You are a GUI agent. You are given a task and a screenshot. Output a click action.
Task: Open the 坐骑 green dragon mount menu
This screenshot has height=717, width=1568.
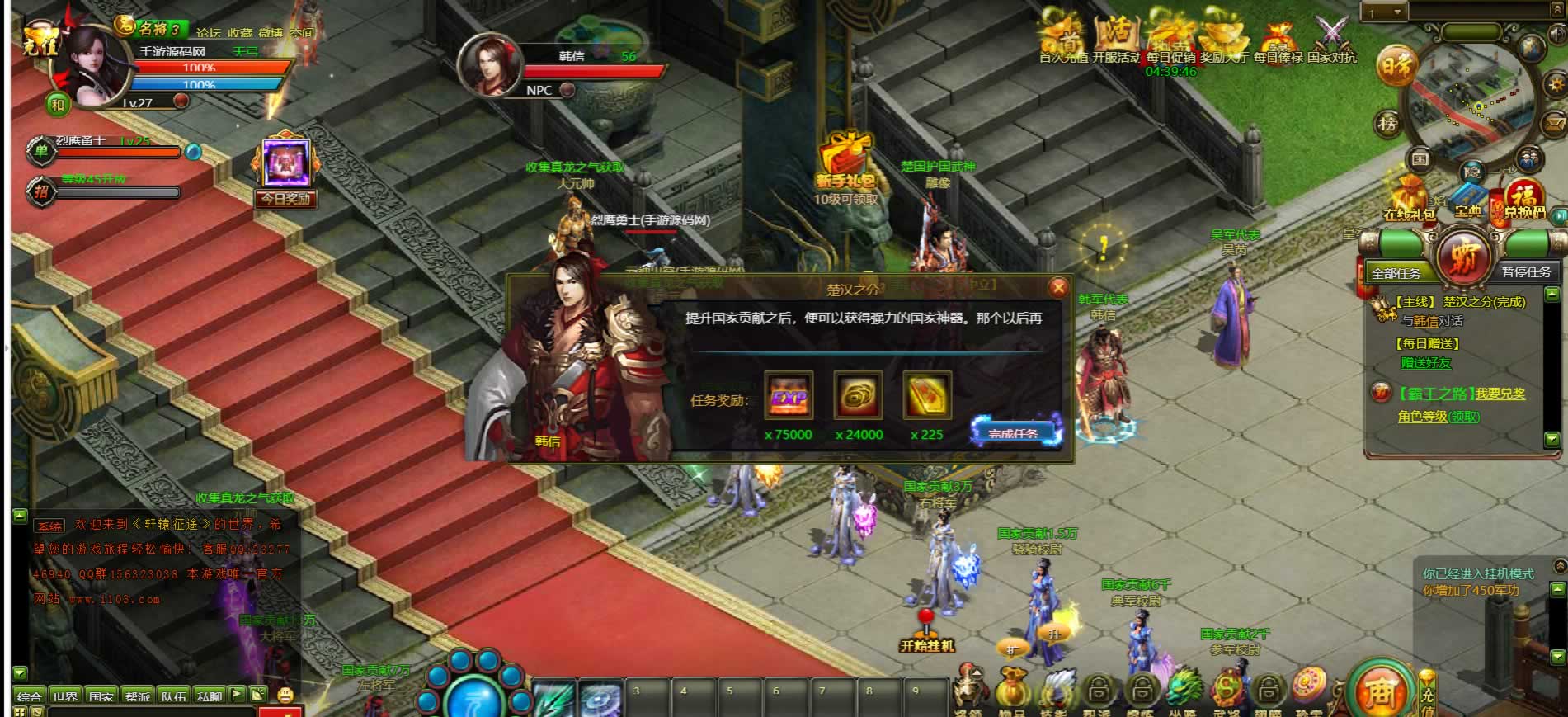coord(1182,691)
